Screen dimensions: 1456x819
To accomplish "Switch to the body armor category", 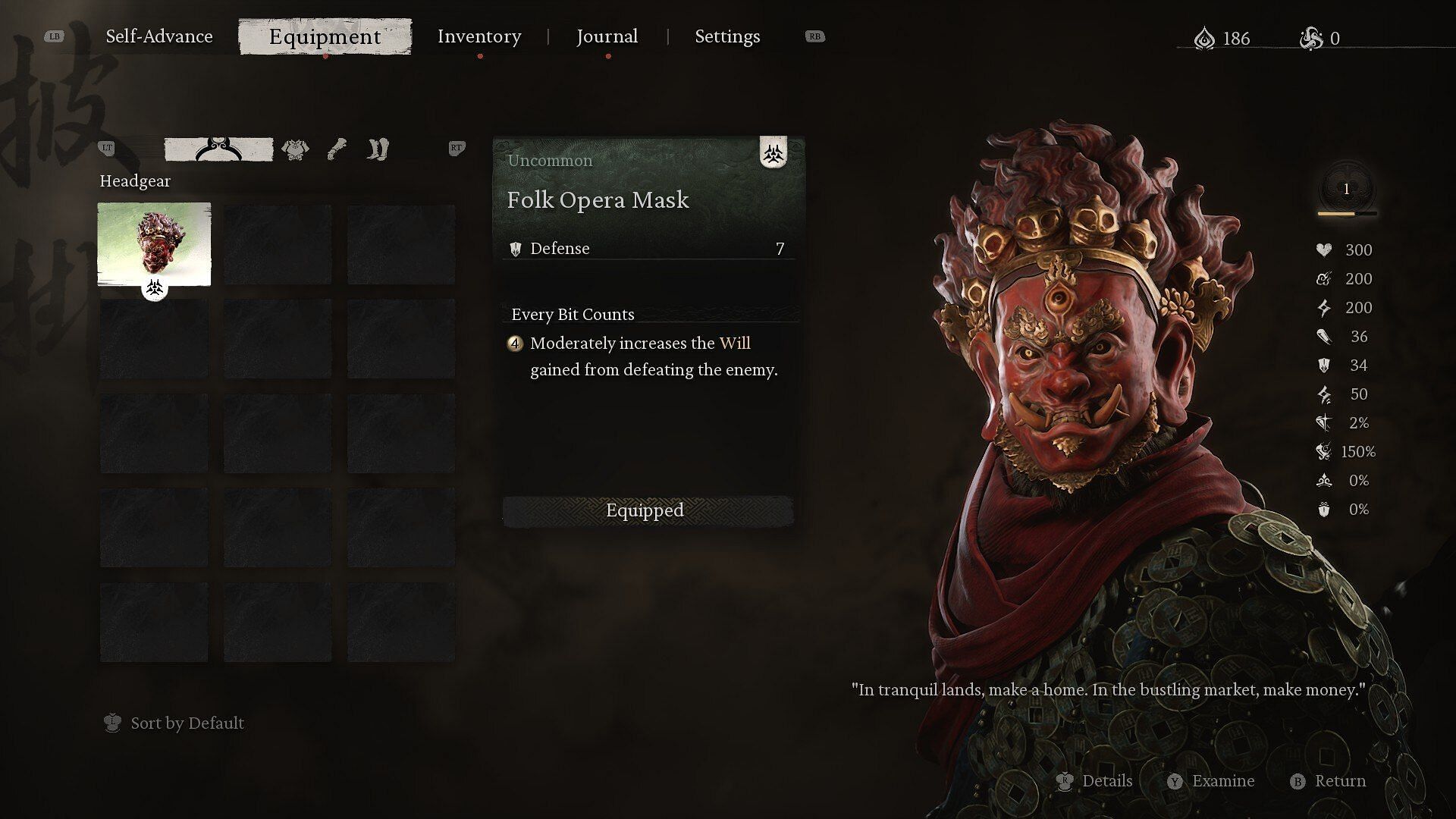I will pyautogui.click(x=295, y=149).
